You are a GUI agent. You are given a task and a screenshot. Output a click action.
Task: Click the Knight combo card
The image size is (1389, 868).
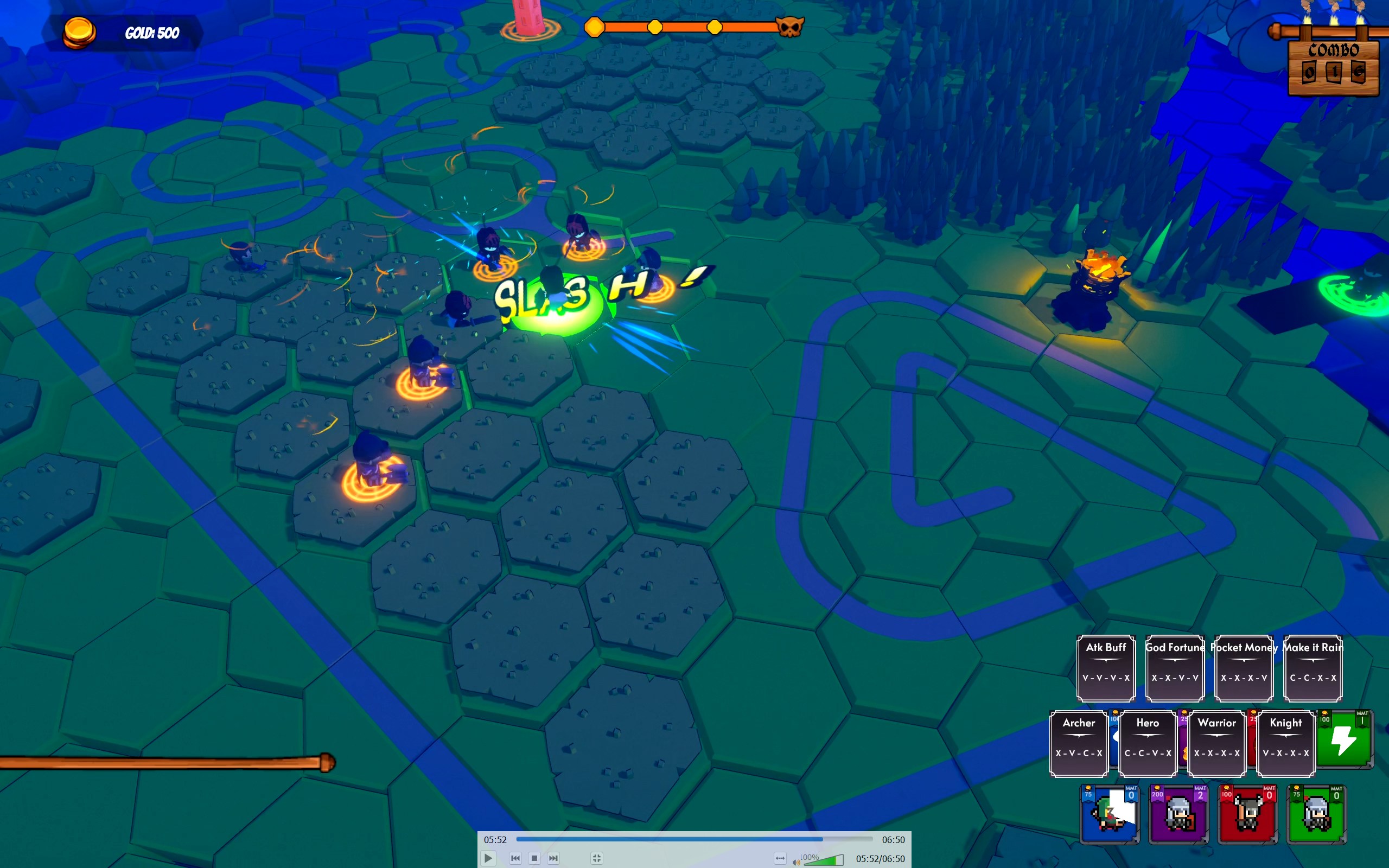[1286, 743]
